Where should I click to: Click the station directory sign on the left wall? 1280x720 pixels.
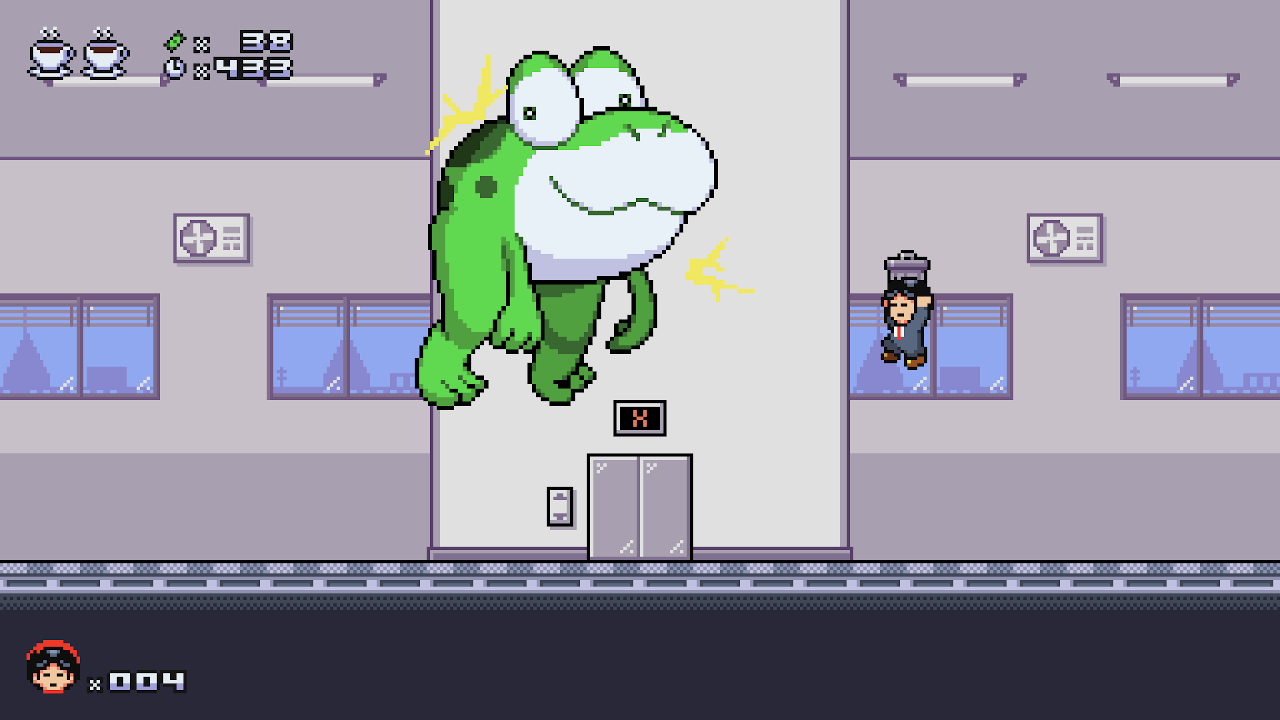pos(211,238)
